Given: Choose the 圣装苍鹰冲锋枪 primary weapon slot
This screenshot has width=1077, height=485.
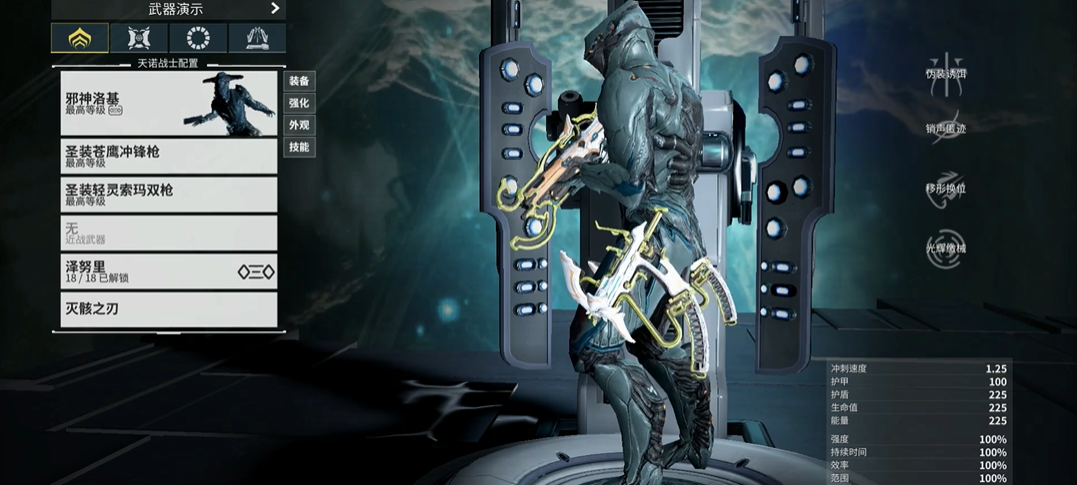Looking at the screenshot, I should point(168,156).
